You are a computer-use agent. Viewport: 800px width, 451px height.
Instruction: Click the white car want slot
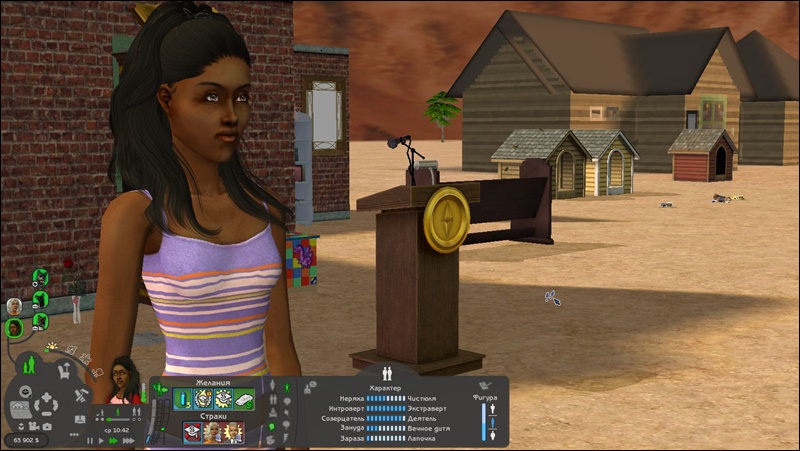tap(243, 399)
